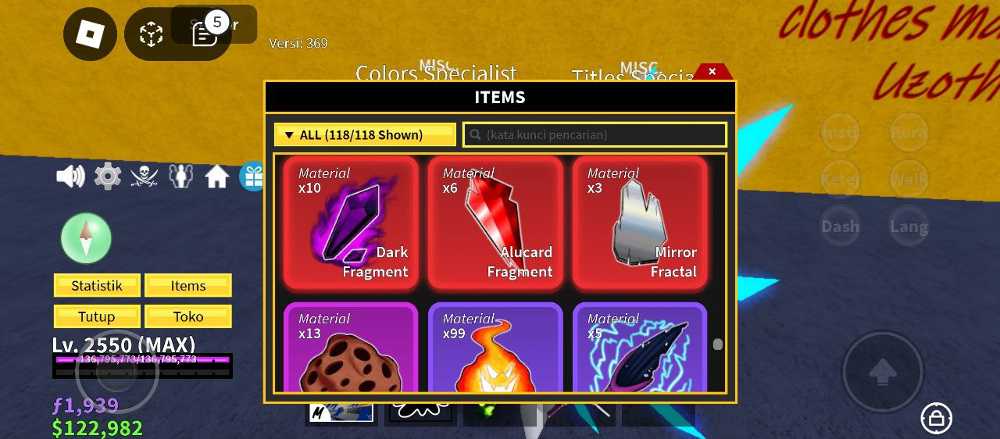Image resolution: width=1000 pixels, height=439 pixels.
Task: Open settings with the gear icon
Action: 108,177
